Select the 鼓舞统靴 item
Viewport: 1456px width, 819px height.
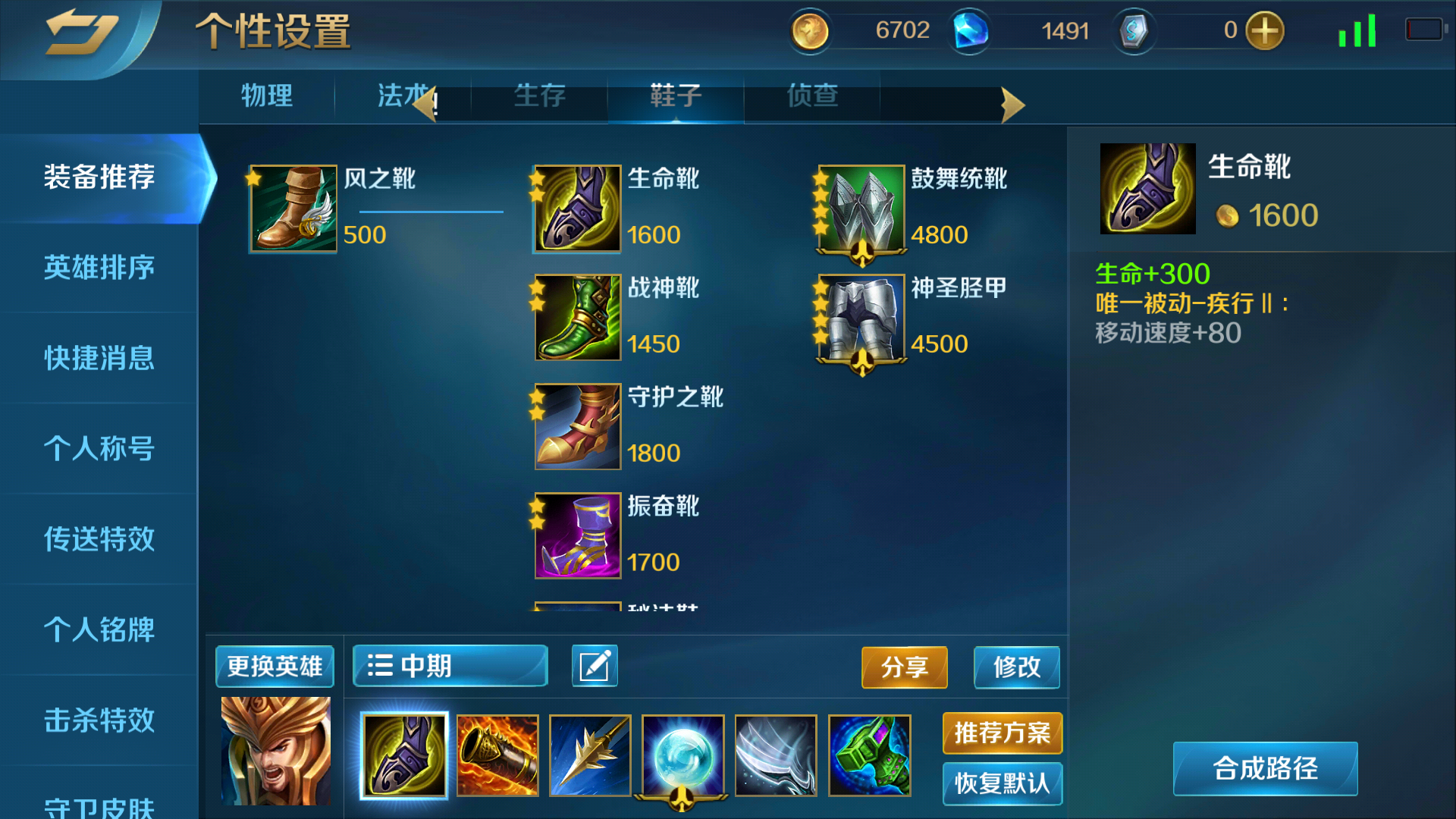coord(861,209)
